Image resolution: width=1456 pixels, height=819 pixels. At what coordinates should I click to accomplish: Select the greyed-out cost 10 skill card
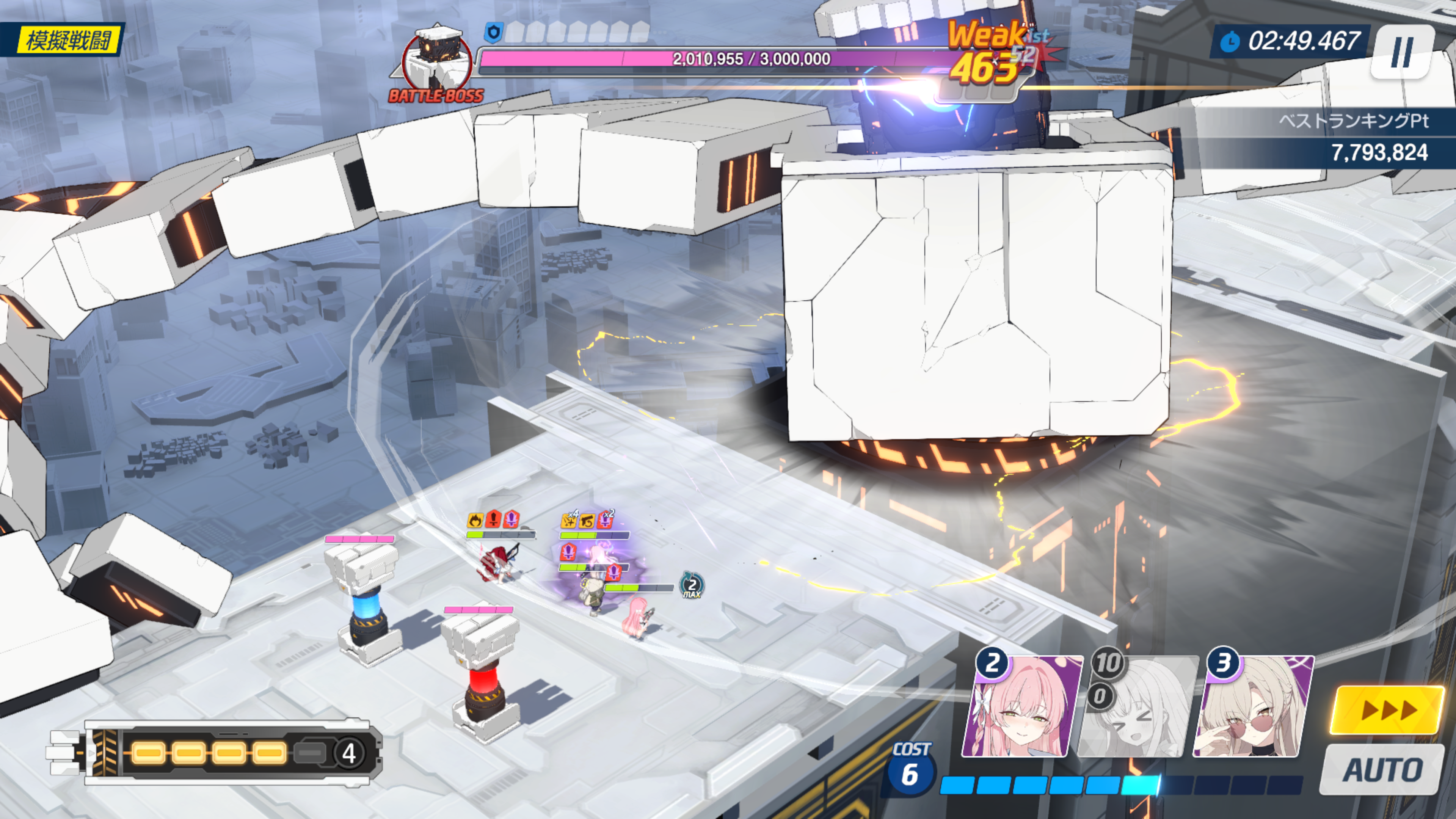[1137, 706]
